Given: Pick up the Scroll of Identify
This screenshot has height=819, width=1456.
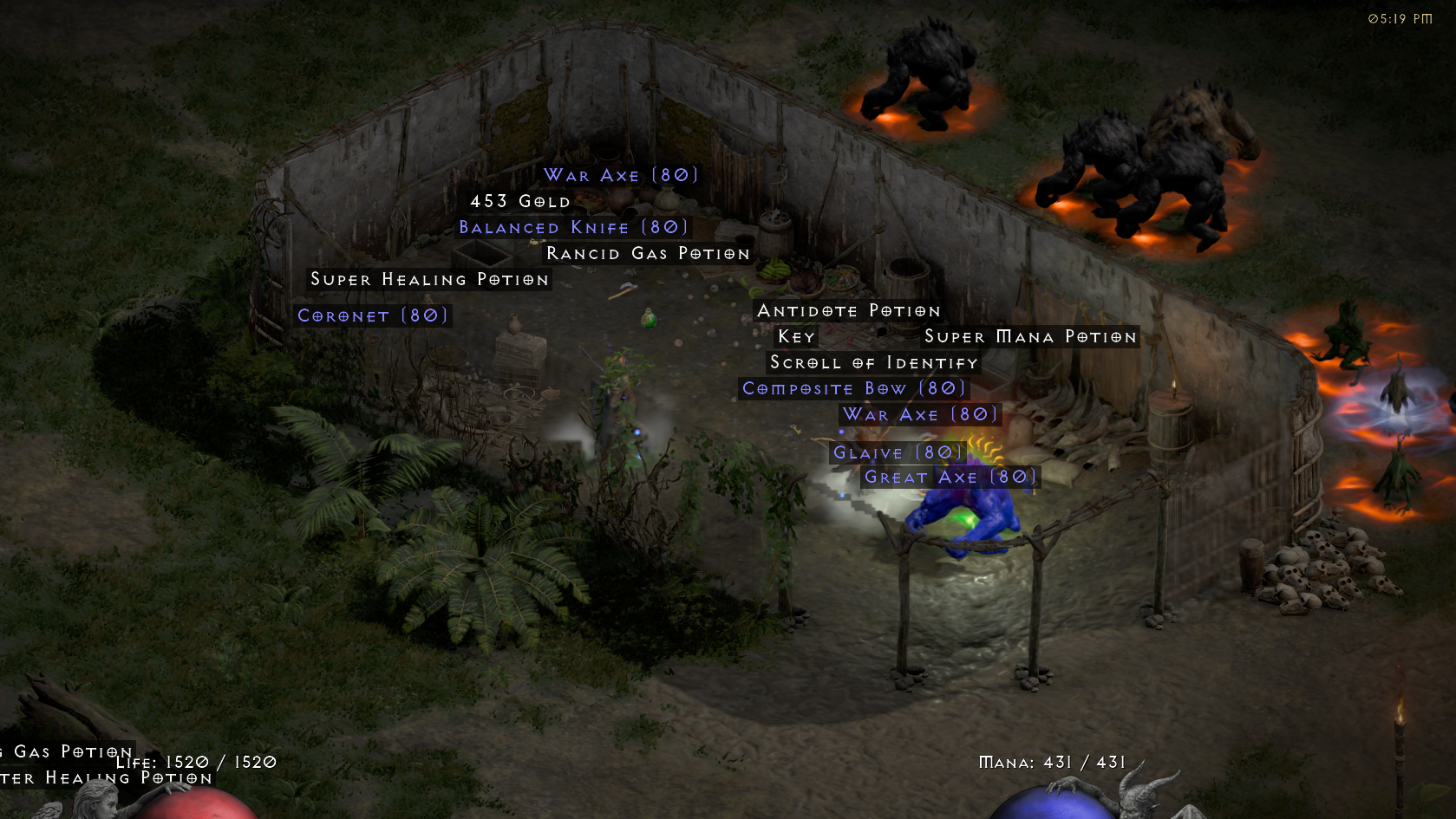Looking at the screenshot, I should pos(872,362).
